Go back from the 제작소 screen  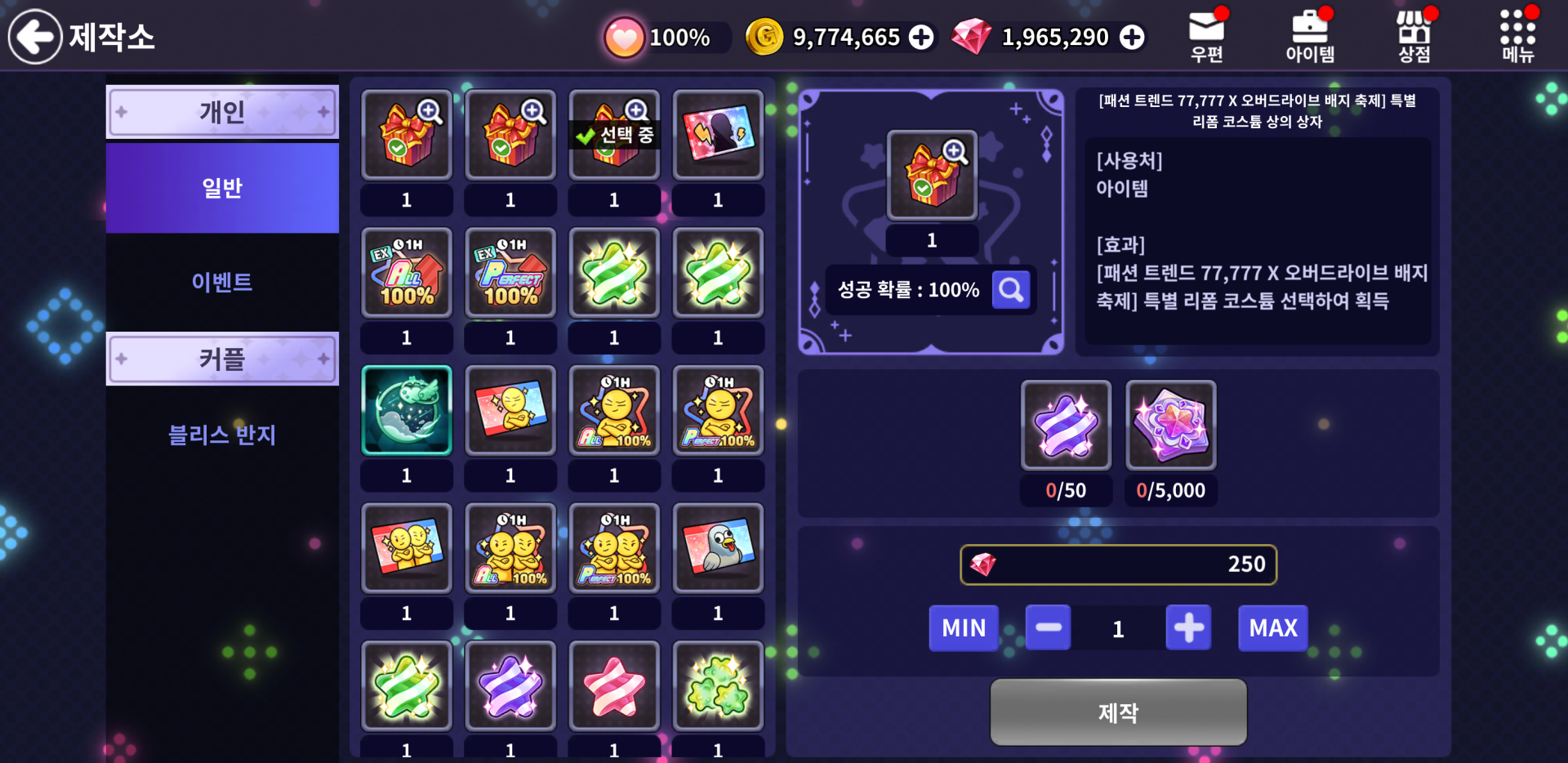point(35,37)
